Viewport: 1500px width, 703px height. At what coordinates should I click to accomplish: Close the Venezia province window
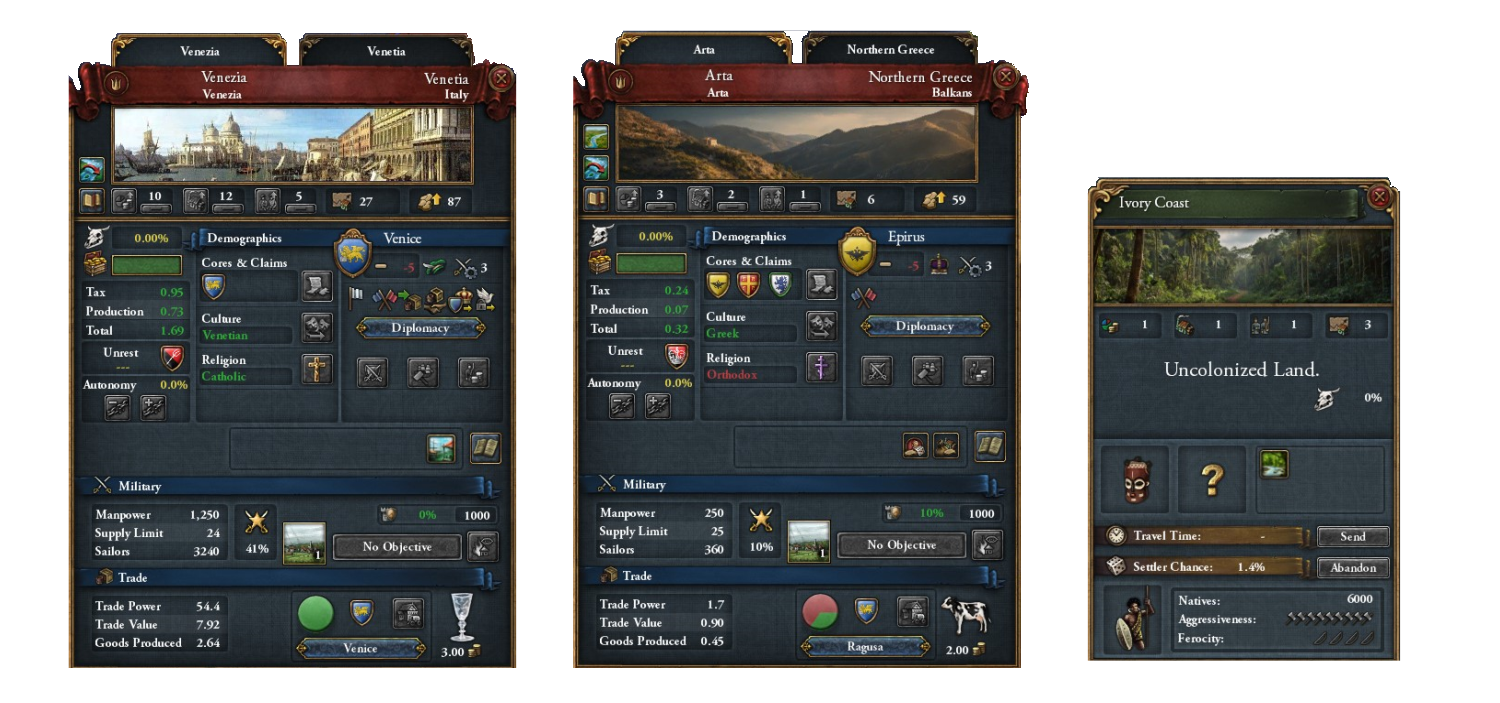point(502,79)
